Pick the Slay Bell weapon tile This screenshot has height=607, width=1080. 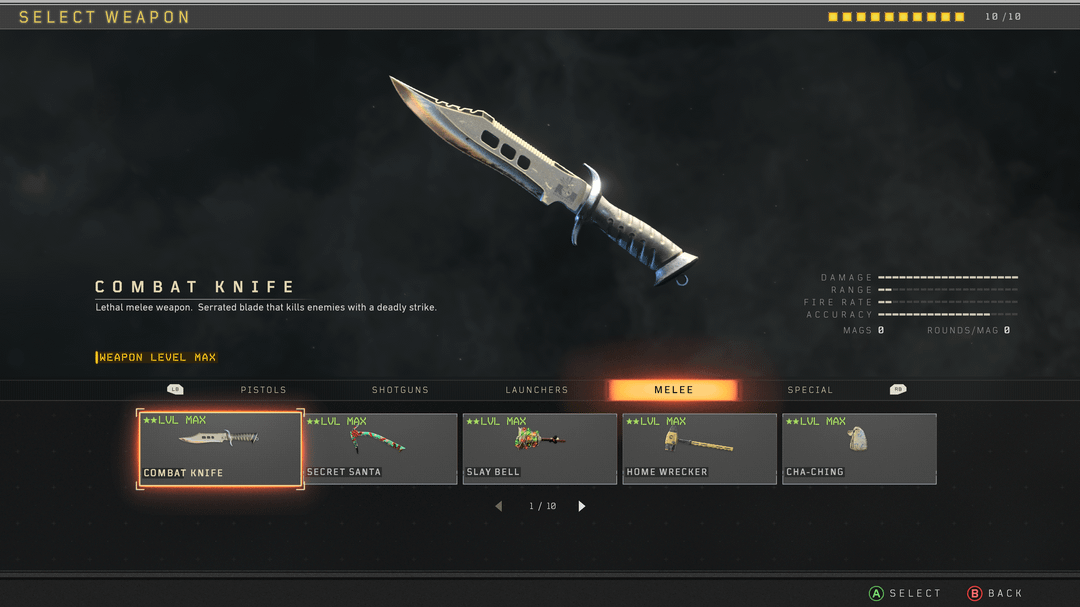(x=540, y=449)
